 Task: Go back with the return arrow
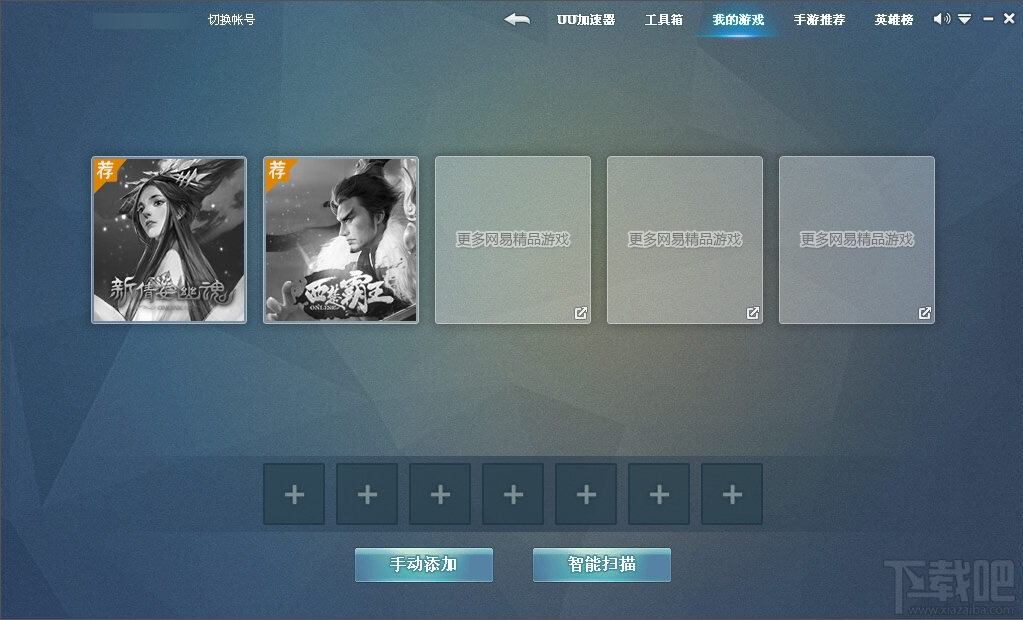click(517, 19)
